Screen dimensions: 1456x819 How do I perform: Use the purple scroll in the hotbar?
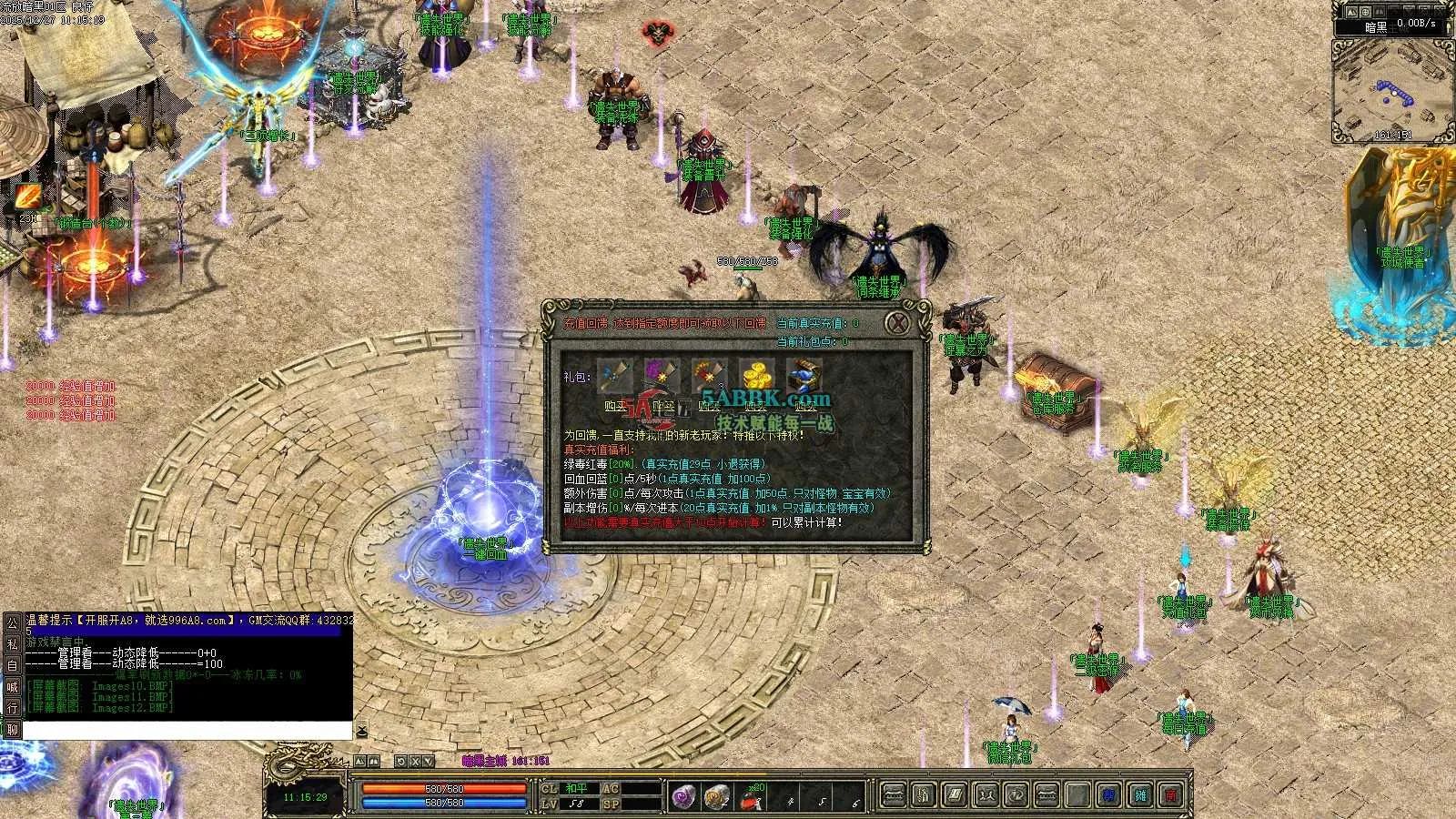(x=684, y=797)
